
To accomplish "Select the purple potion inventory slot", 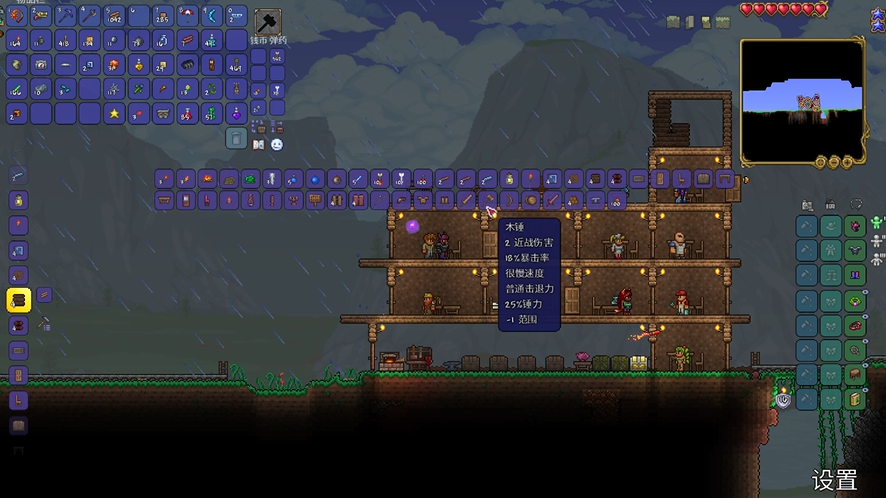I will click(236, 113).
